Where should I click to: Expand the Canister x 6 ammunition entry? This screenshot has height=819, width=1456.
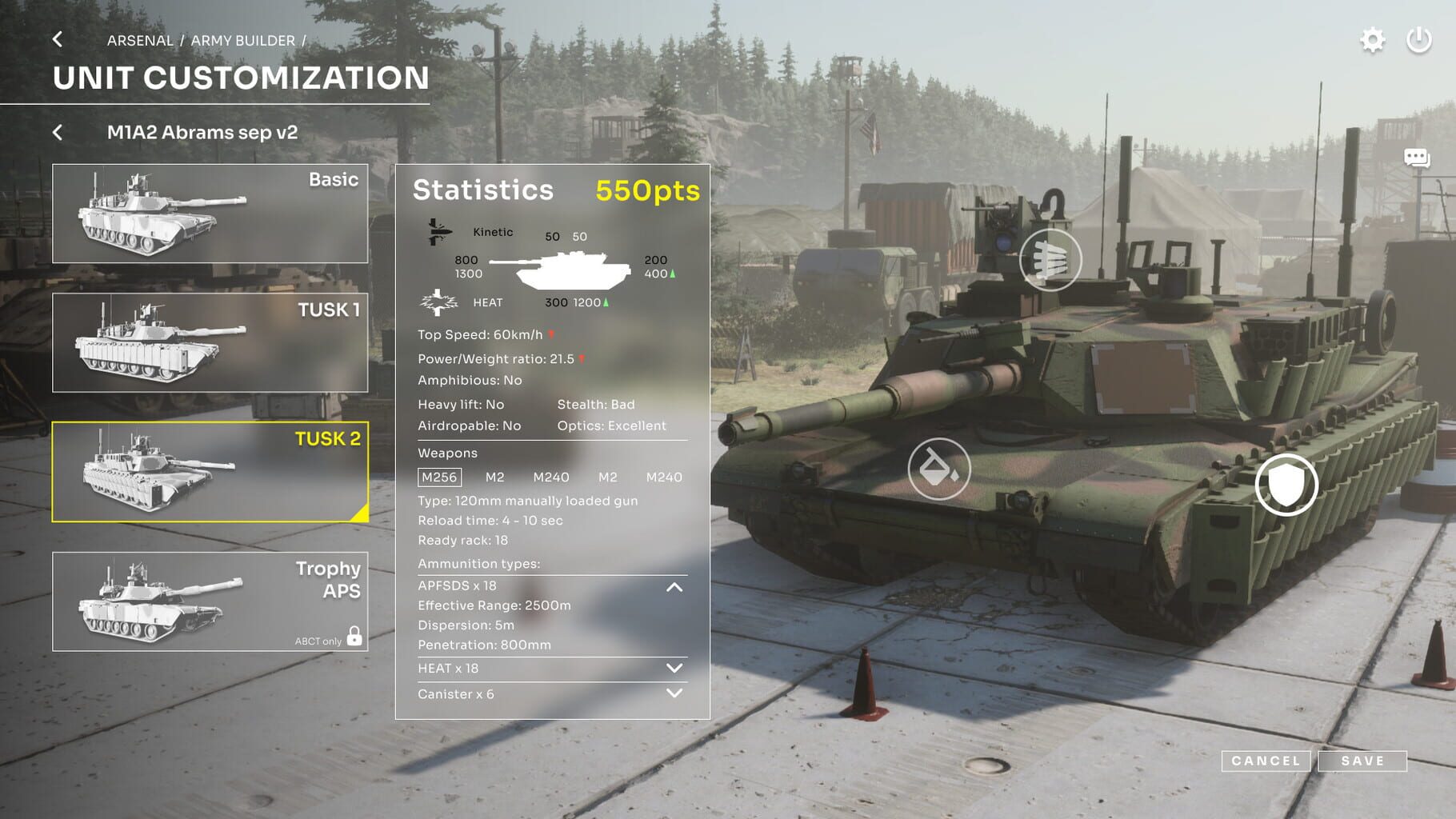click(x=674, y=693)
